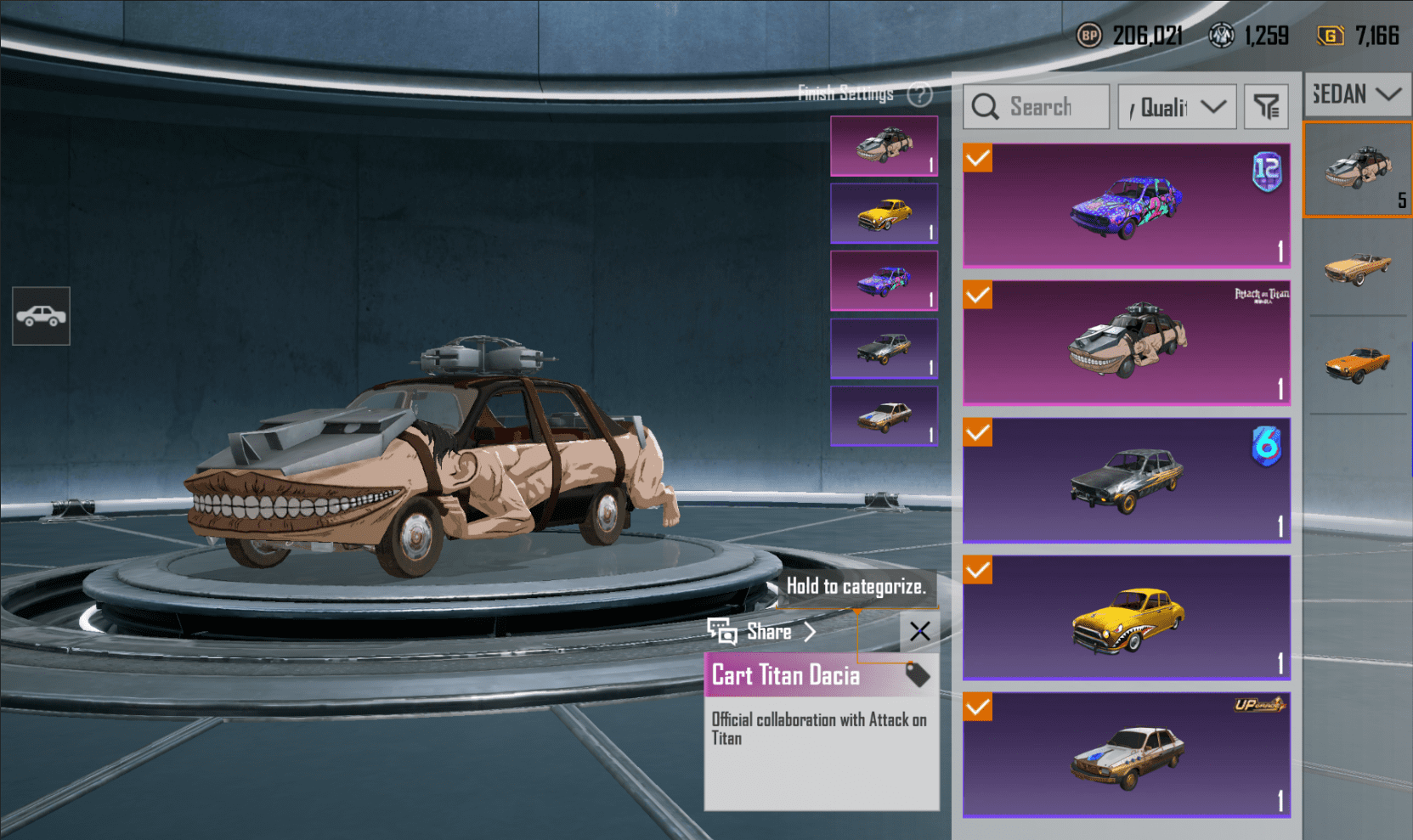Image resolution: width=1413 pixels, height=840 pixels.
Task: Choose the yellow car finish thumbnail
Action: click(884, 214)
